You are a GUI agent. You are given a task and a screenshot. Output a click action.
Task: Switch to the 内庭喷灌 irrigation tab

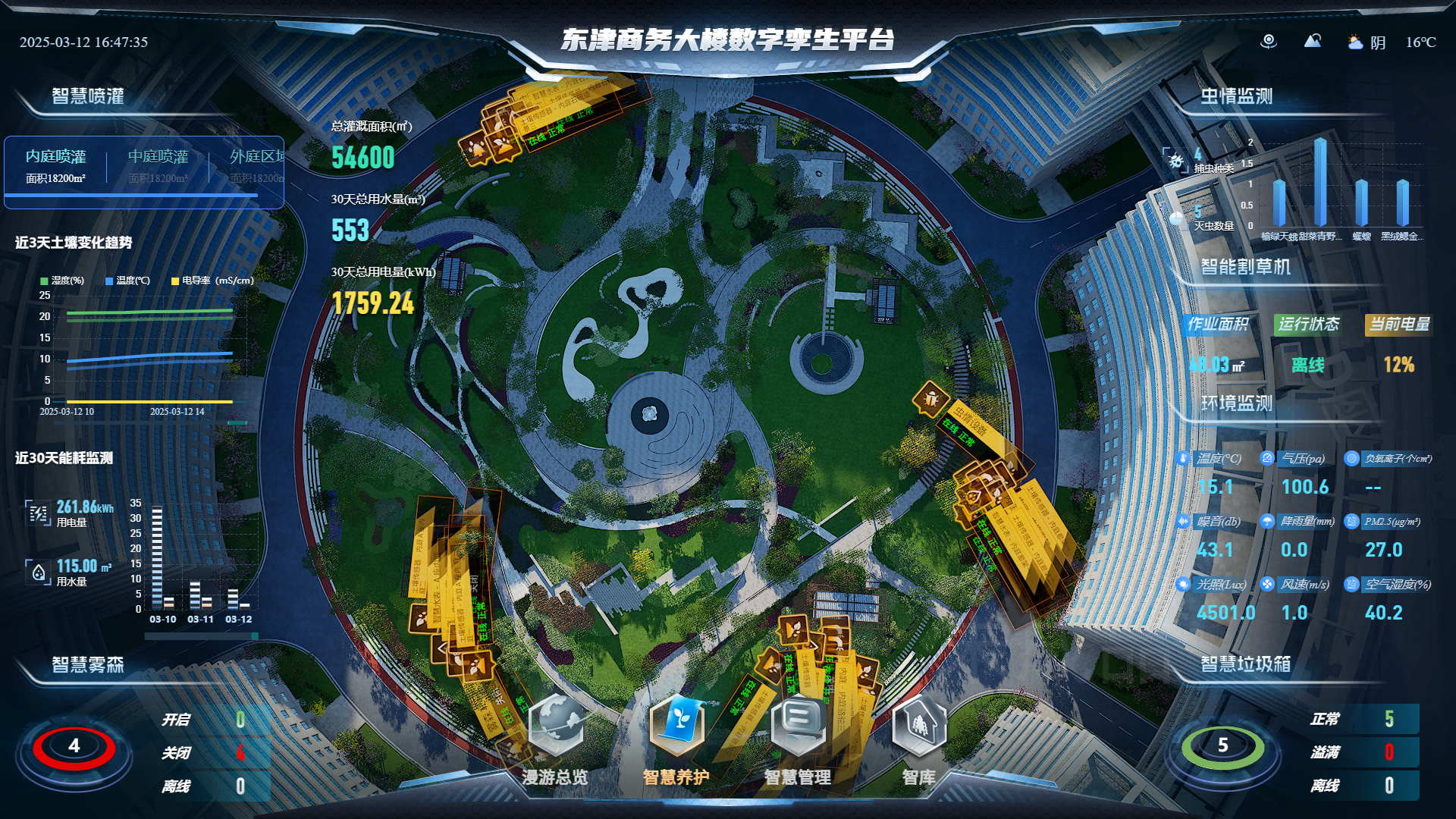coord(55,165)
